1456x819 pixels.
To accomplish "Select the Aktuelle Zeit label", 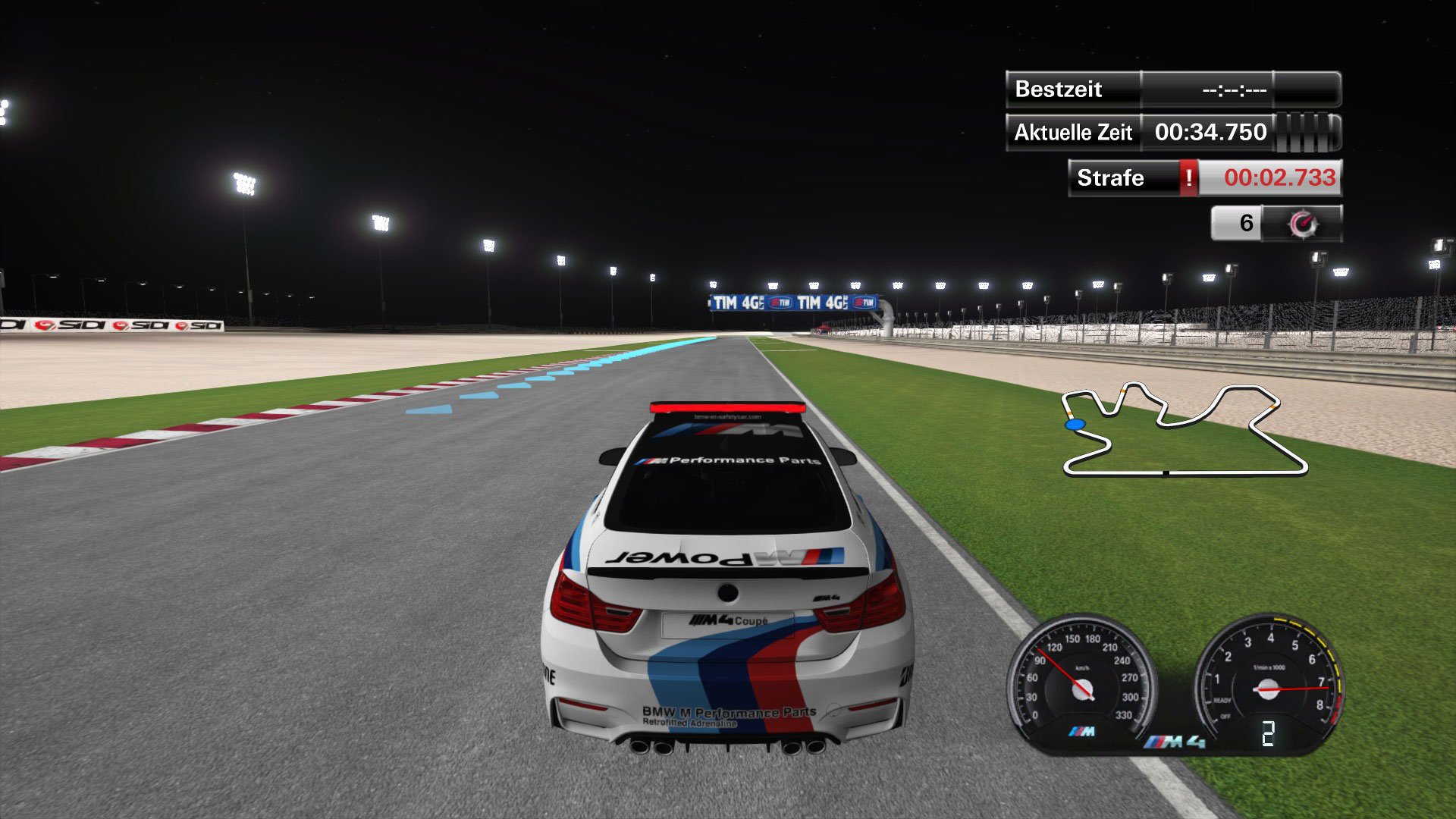I will pyautogui.click(x=1073, y=131).
